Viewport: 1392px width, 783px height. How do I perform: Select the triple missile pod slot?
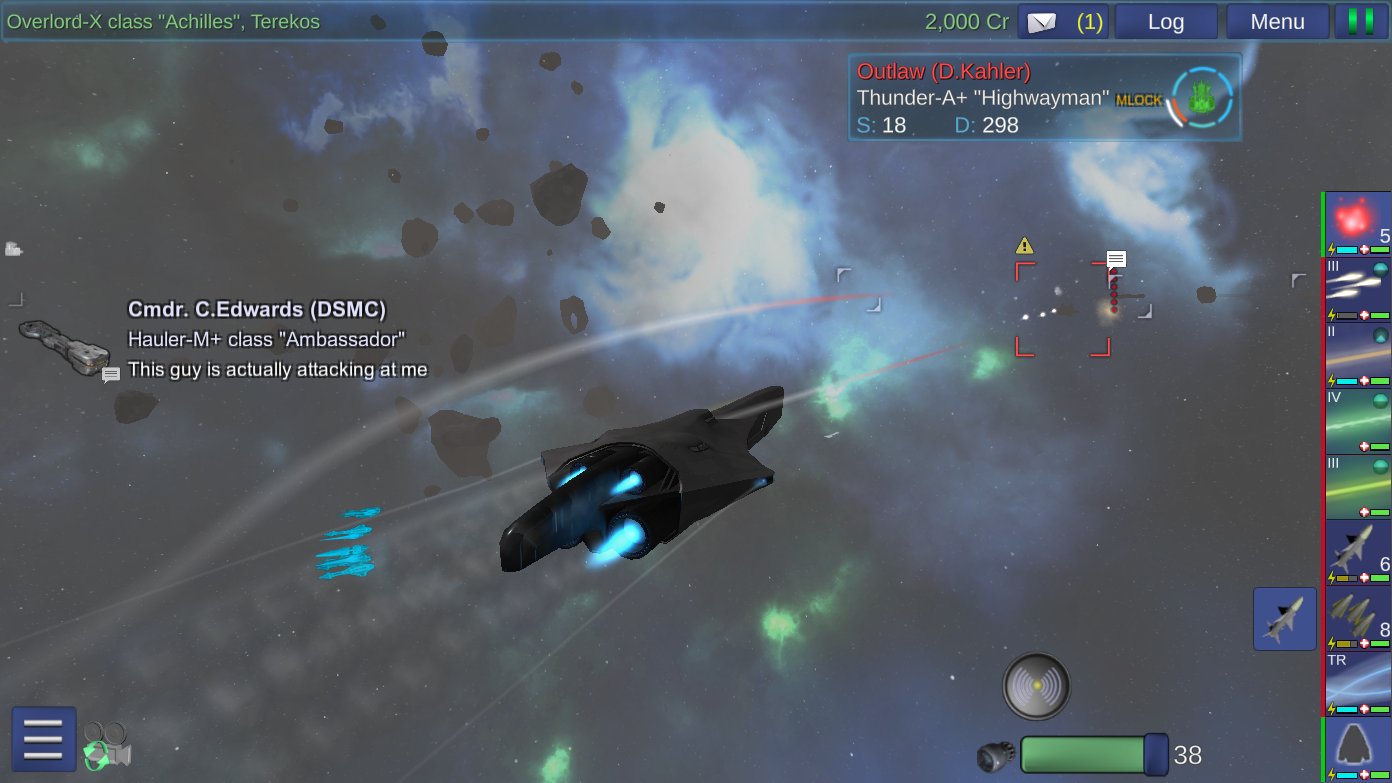(1358, 618)
